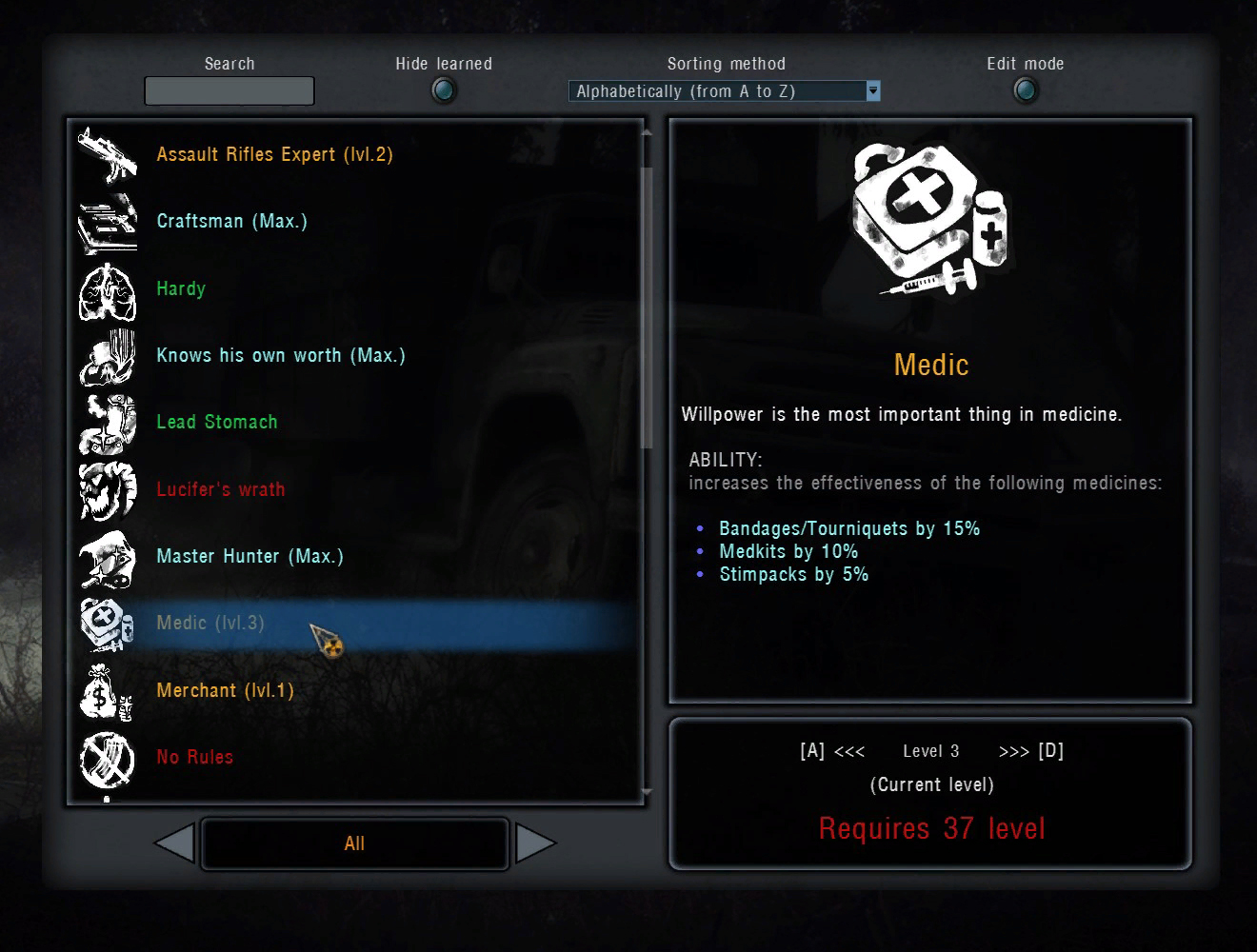Select the Lucifer's wrath perk
This screenshot has width=1257, height=952.
pos(221,489)
